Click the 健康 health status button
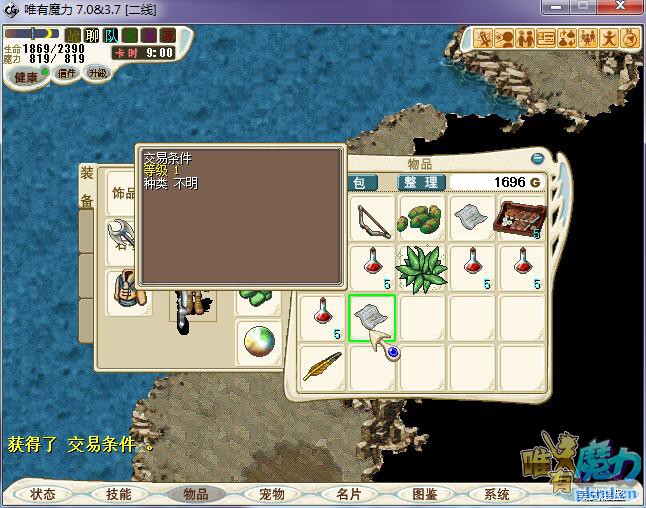Screen dimensions: 646x508 26,76
